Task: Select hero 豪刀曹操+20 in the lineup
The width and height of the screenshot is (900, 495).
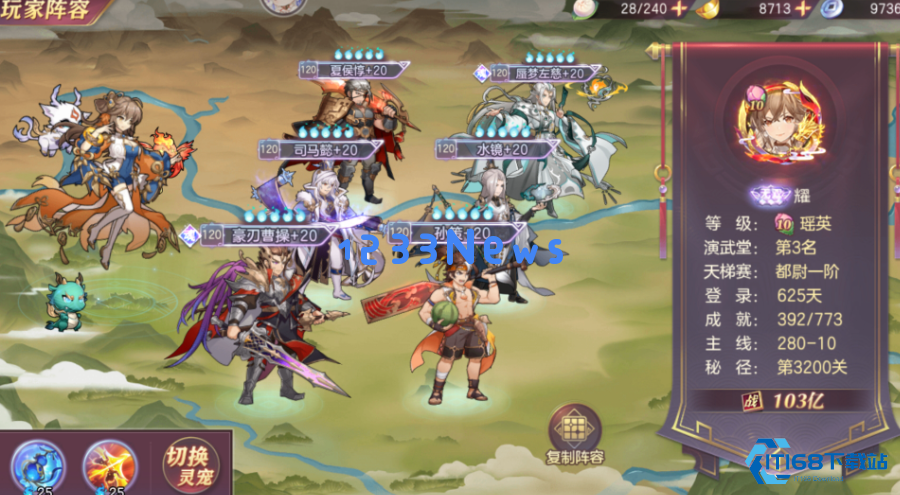Action: pos(263,235)
